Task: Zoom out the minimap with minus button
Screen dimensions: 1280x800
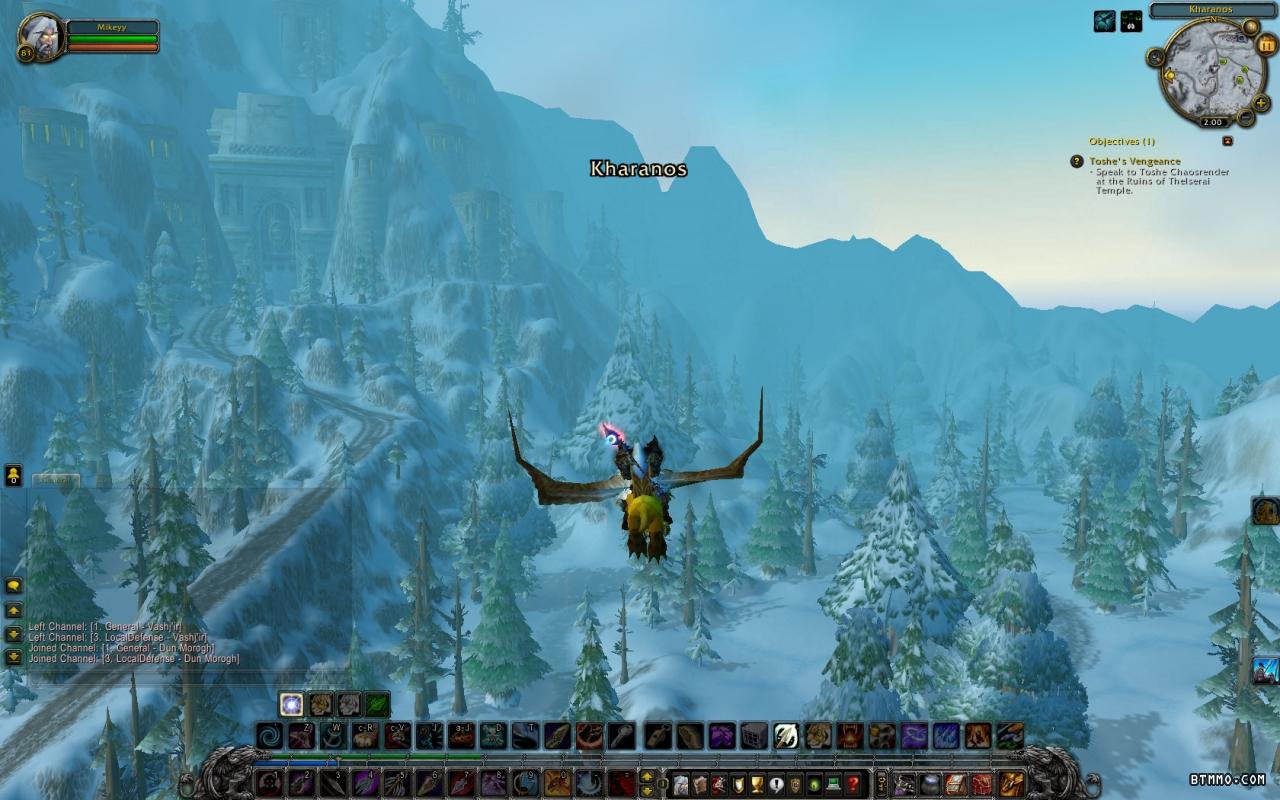Action: pos(1246,117)
